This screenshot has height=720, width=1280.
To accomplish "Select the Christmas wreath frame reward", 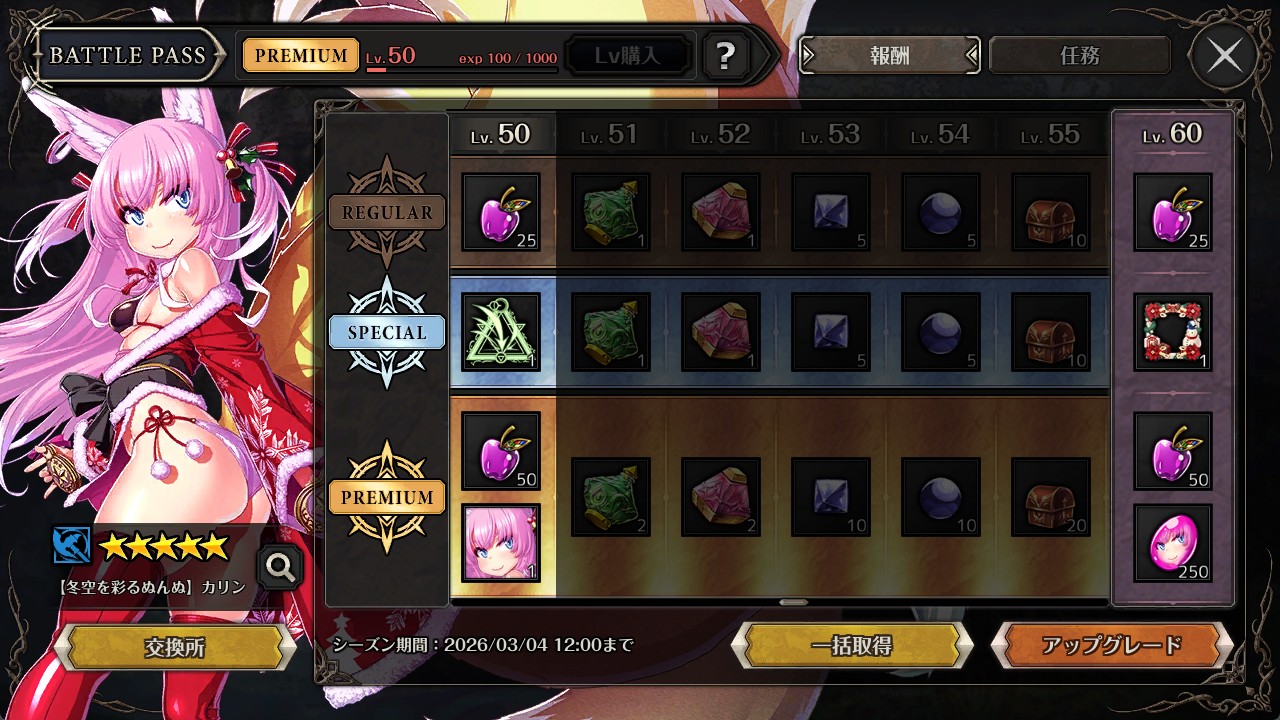I will pyautogui.click(x=1173, y=332).
